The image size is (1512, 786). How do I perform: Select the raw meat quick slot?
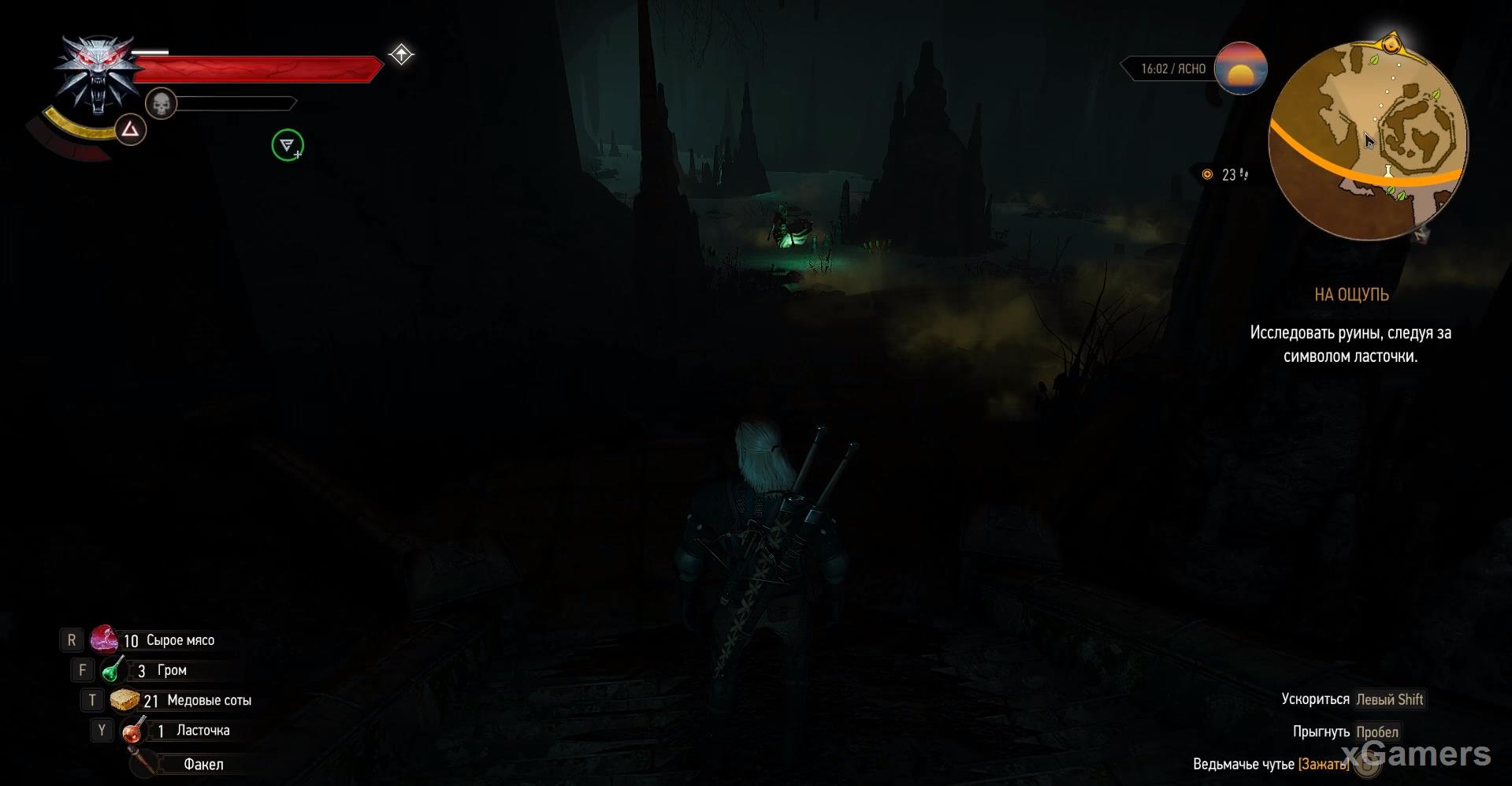click(x=104, y=639)
